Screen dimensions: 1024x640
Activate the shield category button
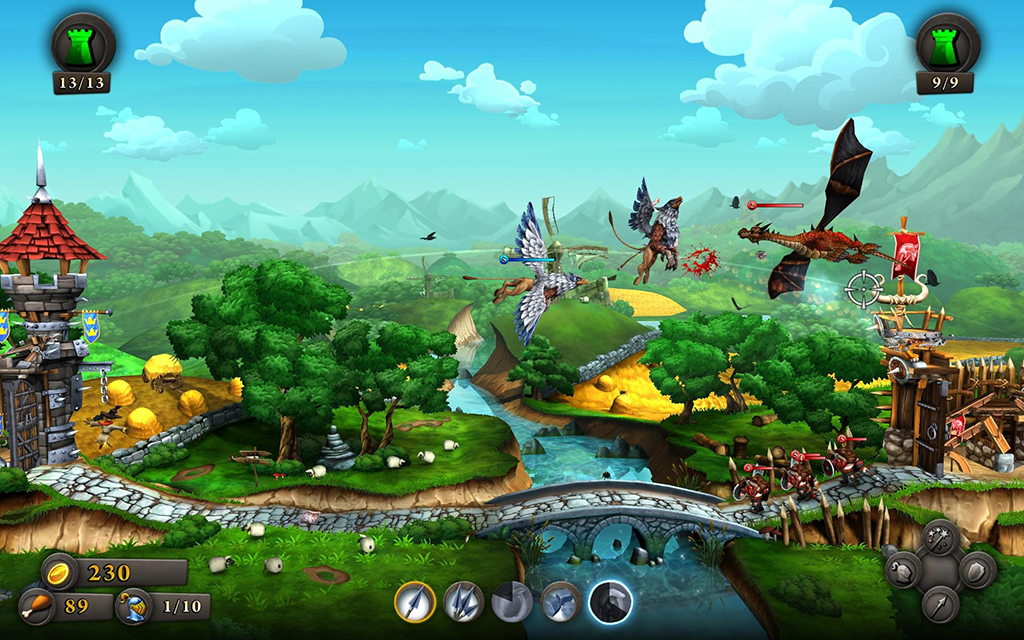(x=976, y=571)
